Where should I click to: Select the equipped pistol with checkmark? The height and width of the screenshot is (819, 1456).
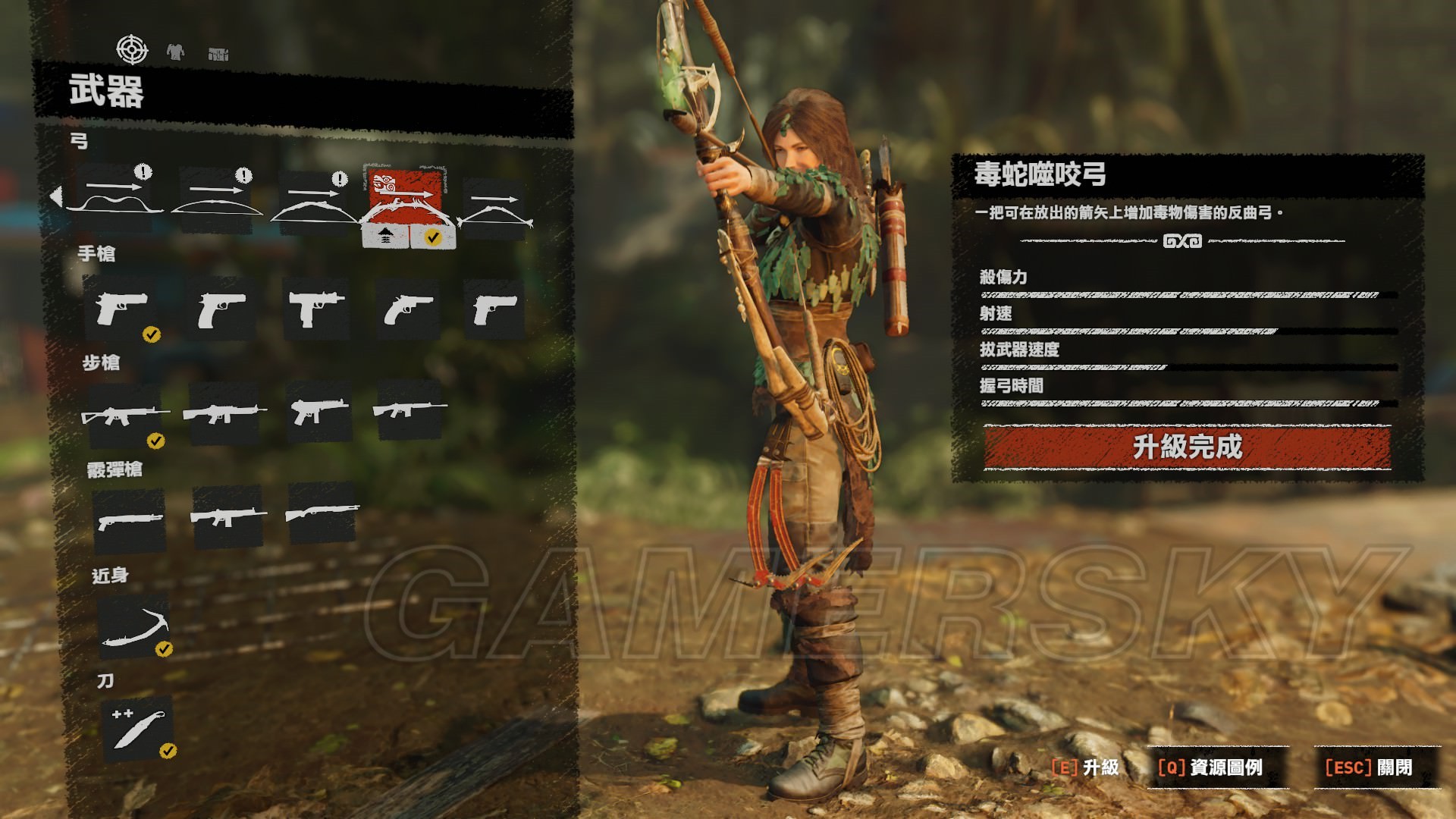(123, 309)
